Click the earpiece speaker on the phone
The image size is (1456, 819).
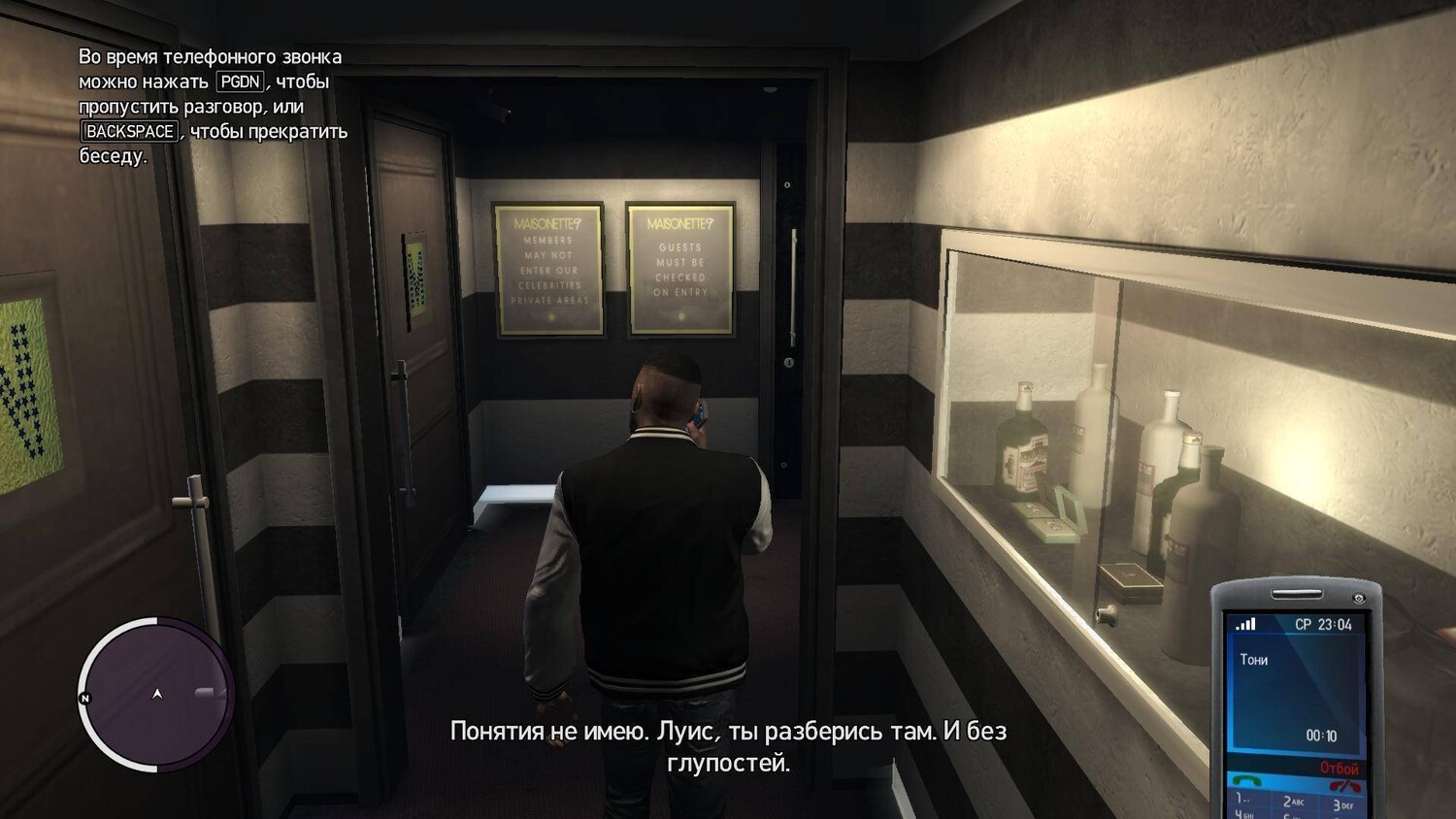pyautogui.click(x=1297, y=594)
